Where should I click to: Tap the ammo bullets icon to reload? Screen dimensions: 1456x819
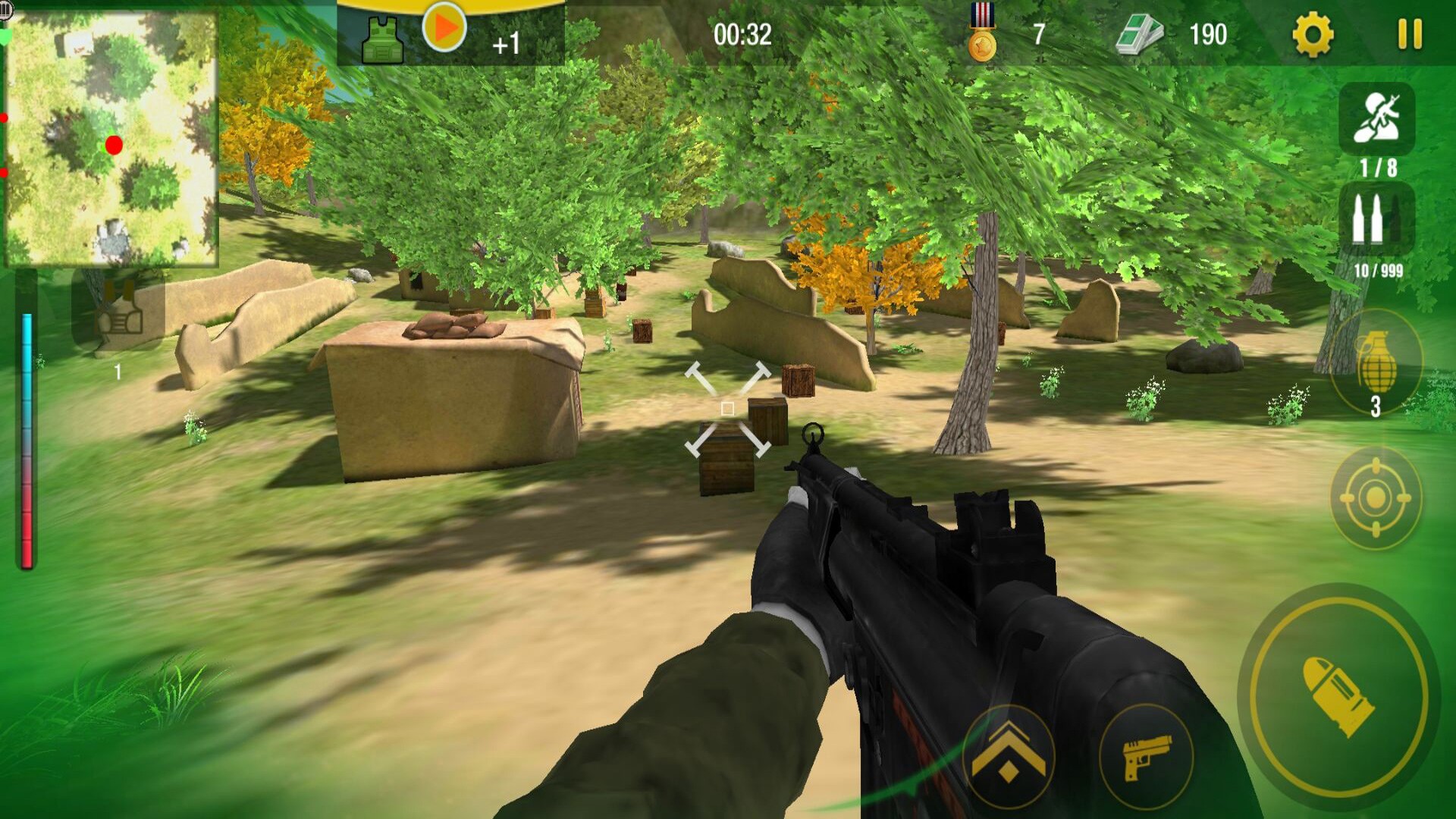[x=1376, y=220]
